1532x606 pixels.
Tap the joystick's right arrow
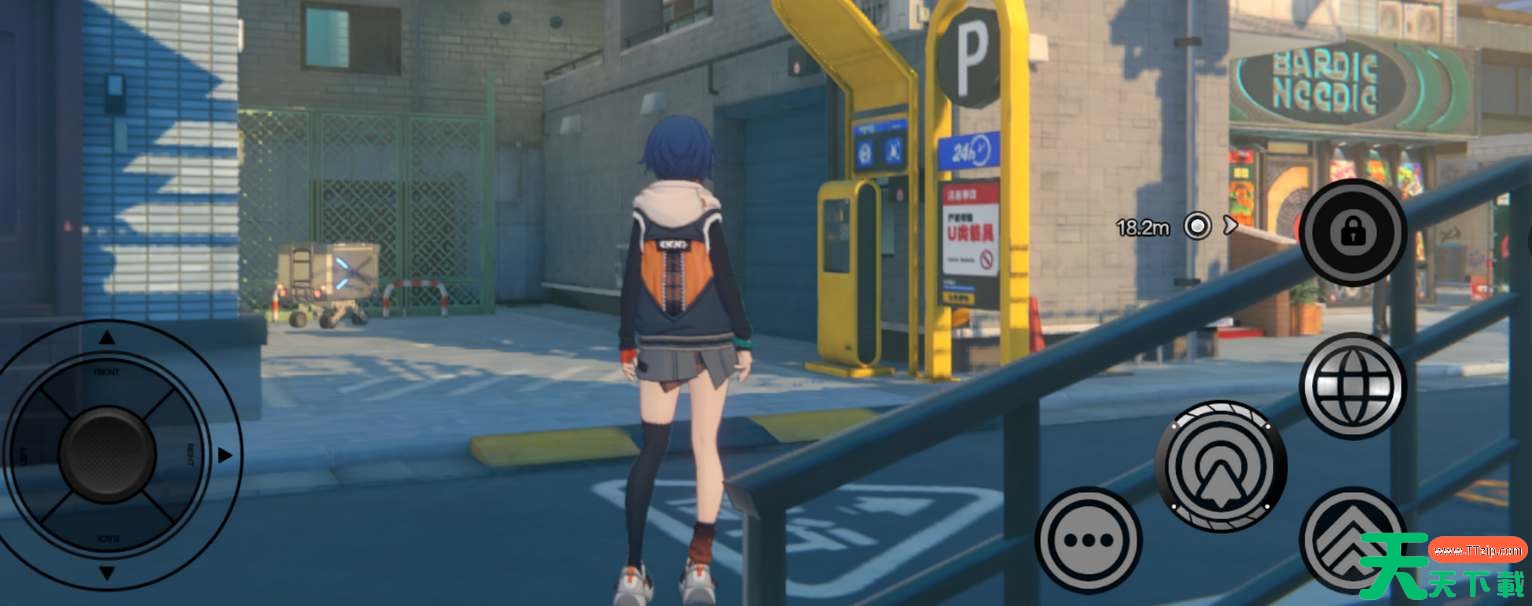225,455
